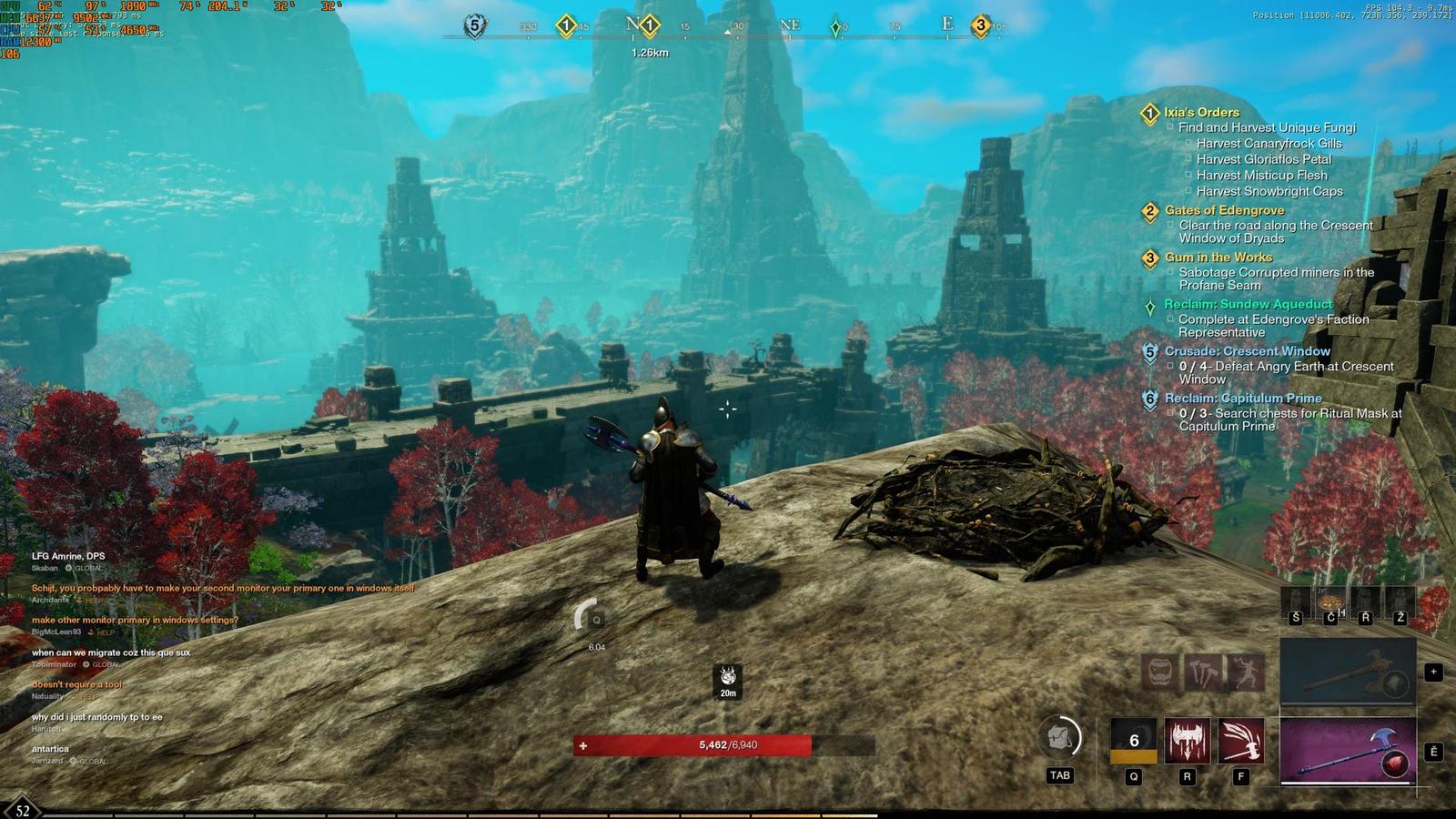Viewport: 1456px width, 819px height.
Task: Click the mission 5 badge on the compass
Action: point(474,25)
